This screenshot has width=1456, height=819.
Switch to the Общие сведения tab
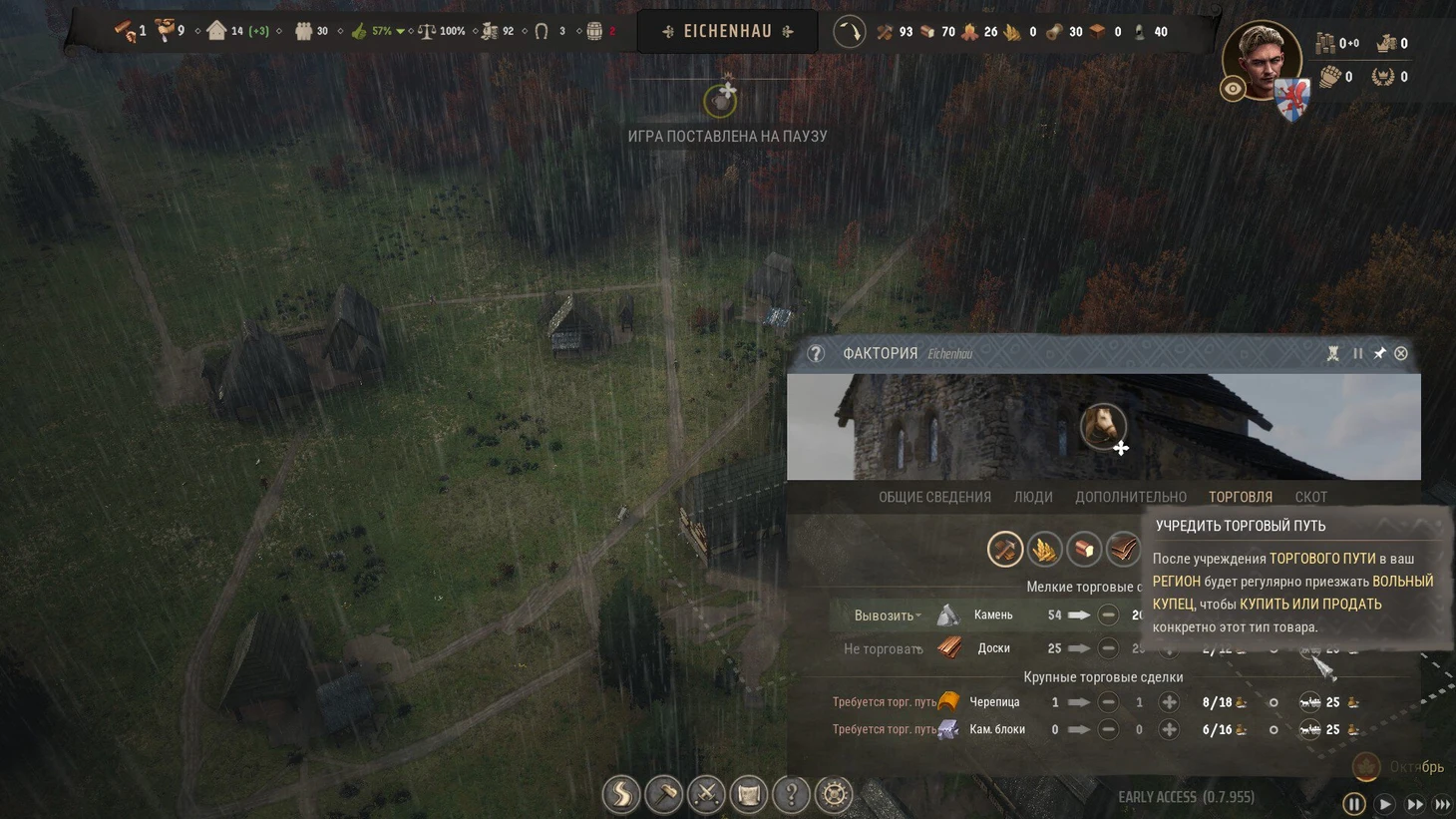[934, 497]
